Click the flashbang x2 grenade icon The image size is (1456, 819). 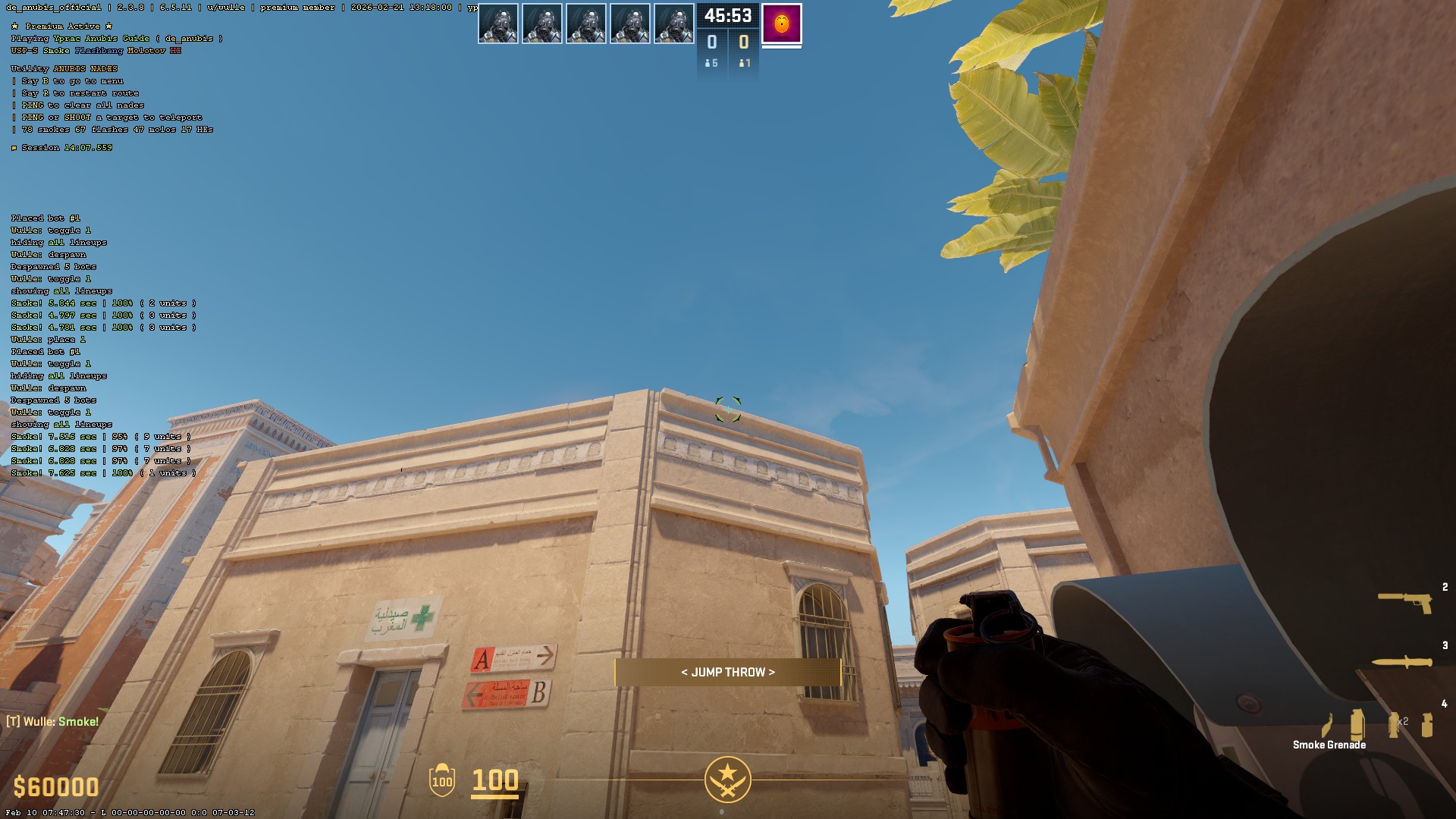point(1392,723)
